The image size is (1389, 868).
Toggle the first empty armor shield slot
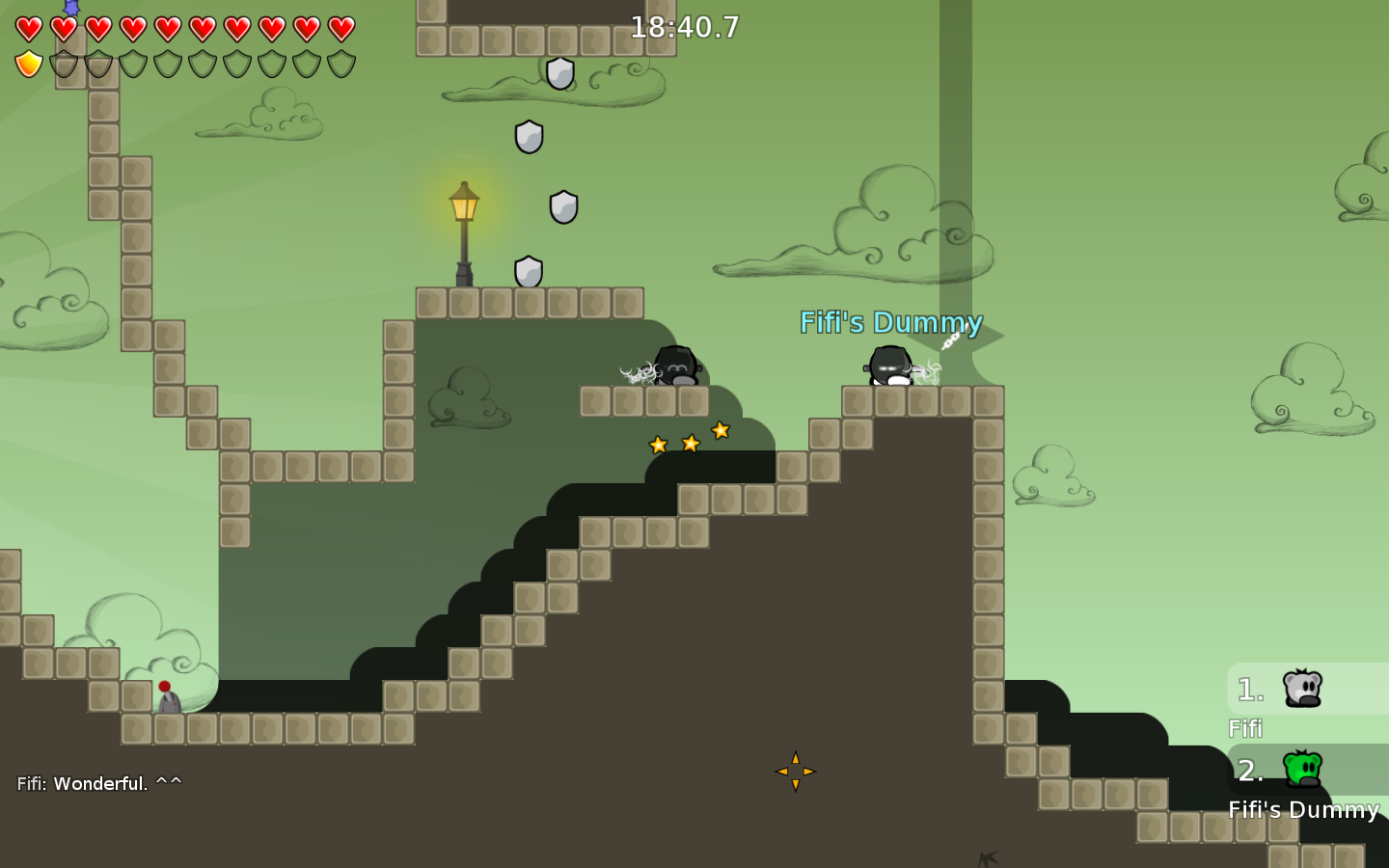pos(62,63)
